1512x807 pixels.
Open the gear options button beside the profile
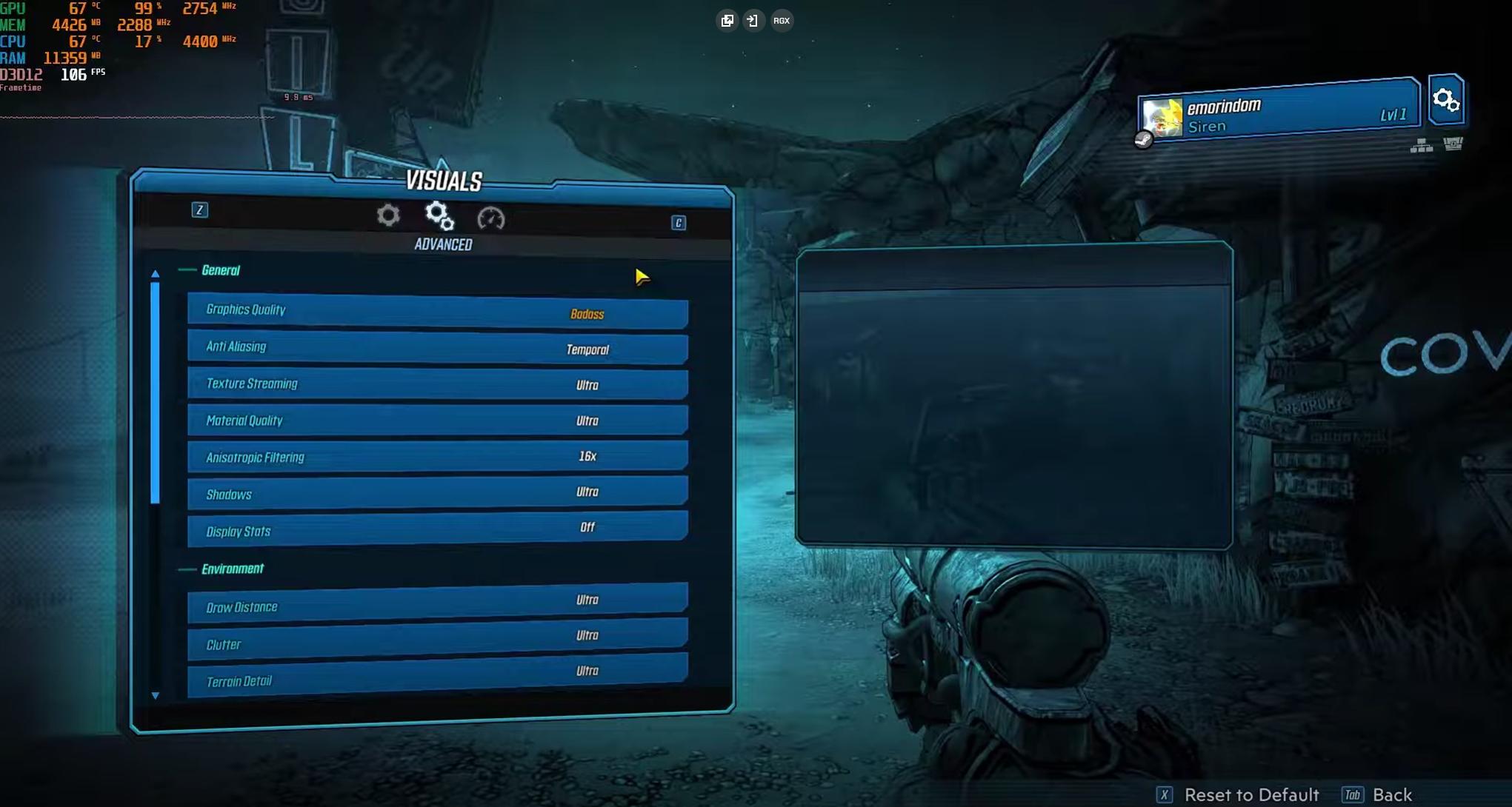1445,100
